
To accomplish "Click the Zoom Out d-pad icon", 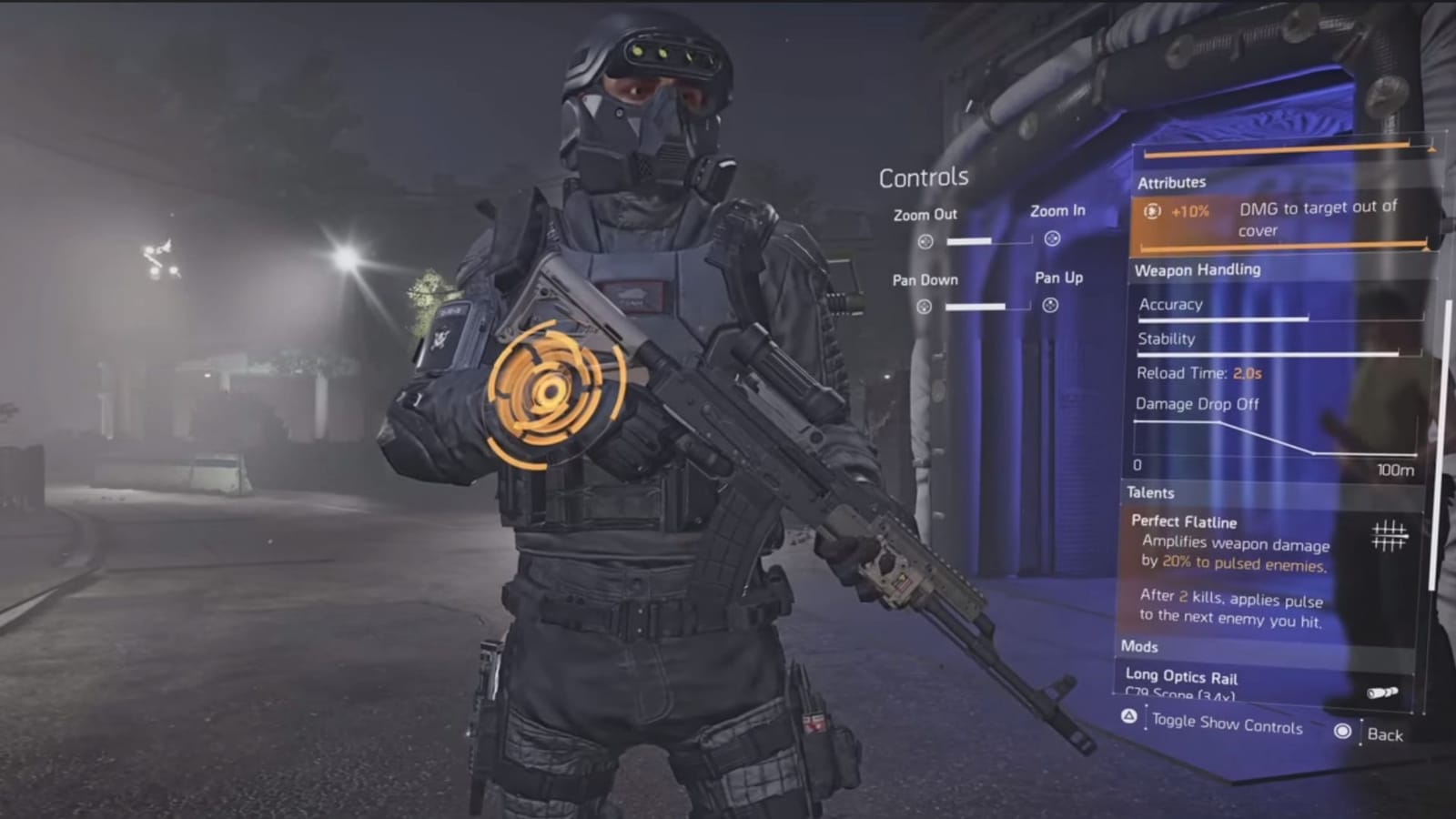I will click(x=925, y=240).
